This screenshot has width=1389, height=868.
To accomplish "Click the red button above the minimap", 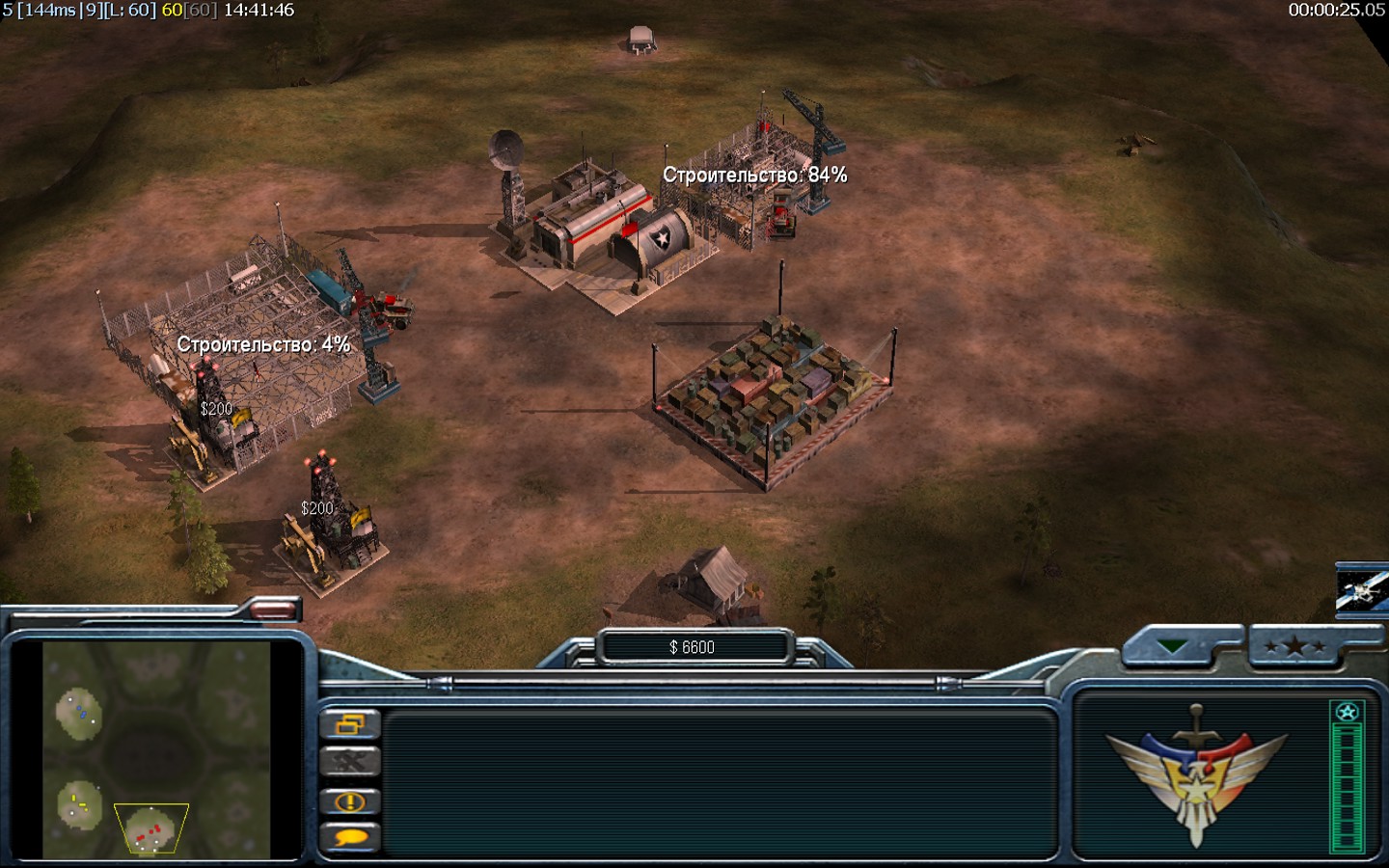I will (x=274, y=609).
